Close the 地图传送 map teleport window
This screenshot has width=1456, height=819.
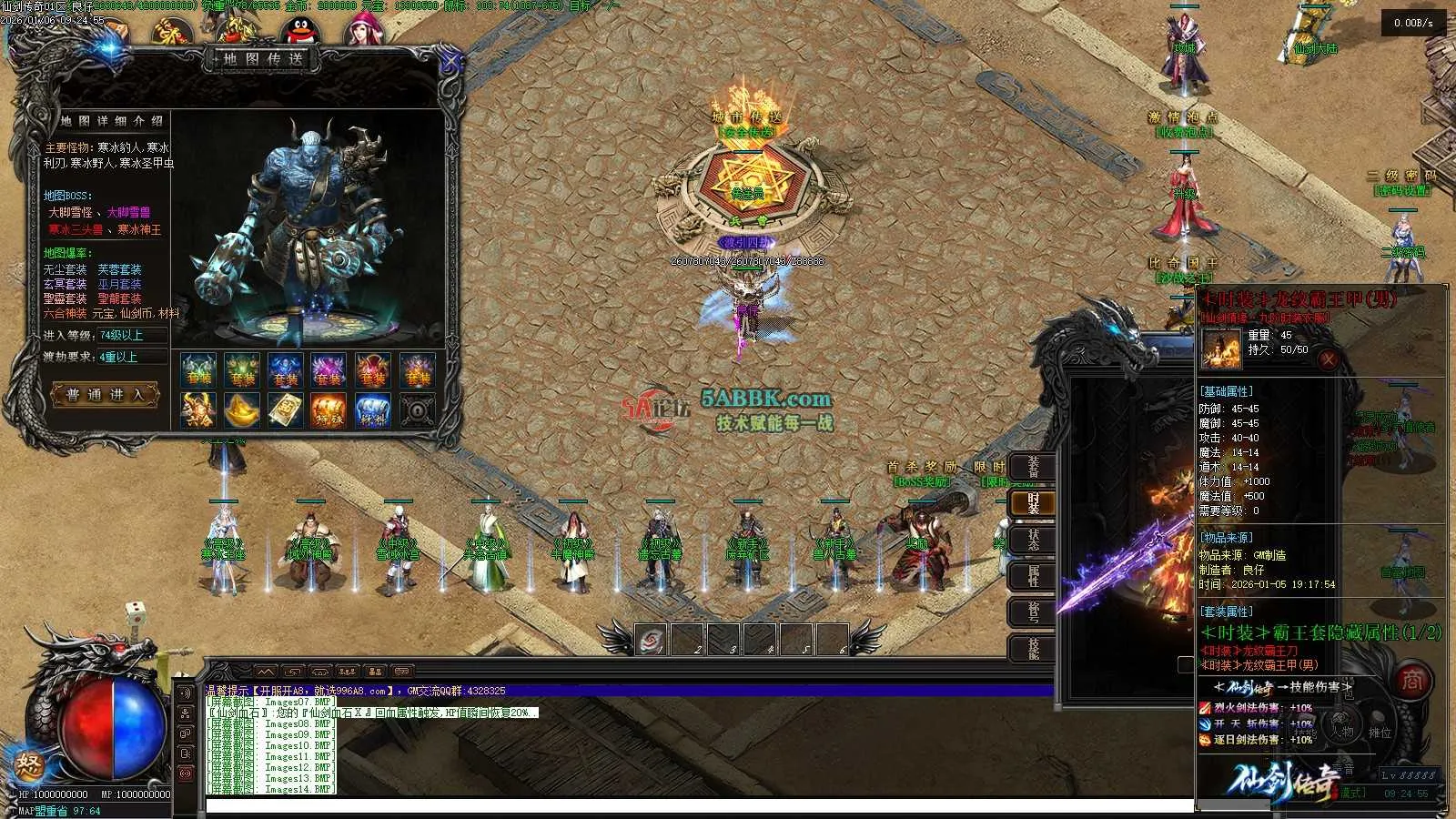pyautogui.click(x=450, y=63)
